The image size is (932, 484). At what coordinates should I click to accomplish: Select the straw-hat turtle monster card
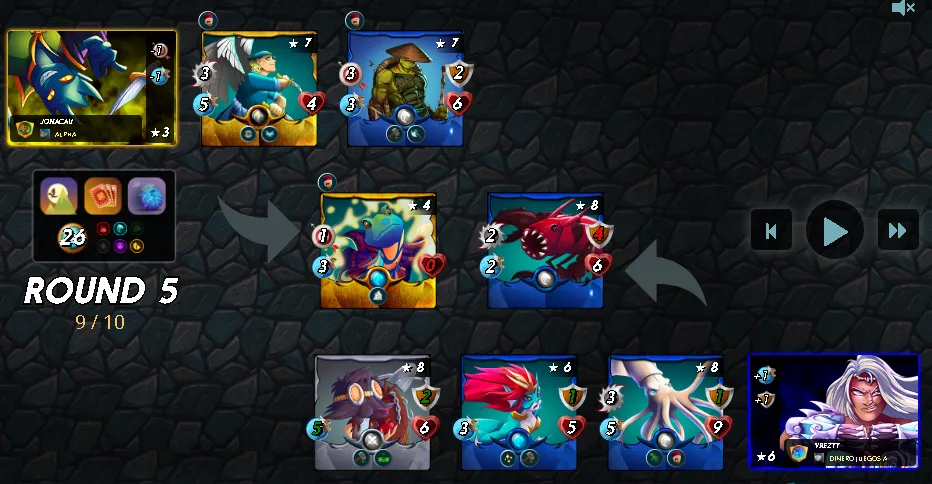pos(405,90)
